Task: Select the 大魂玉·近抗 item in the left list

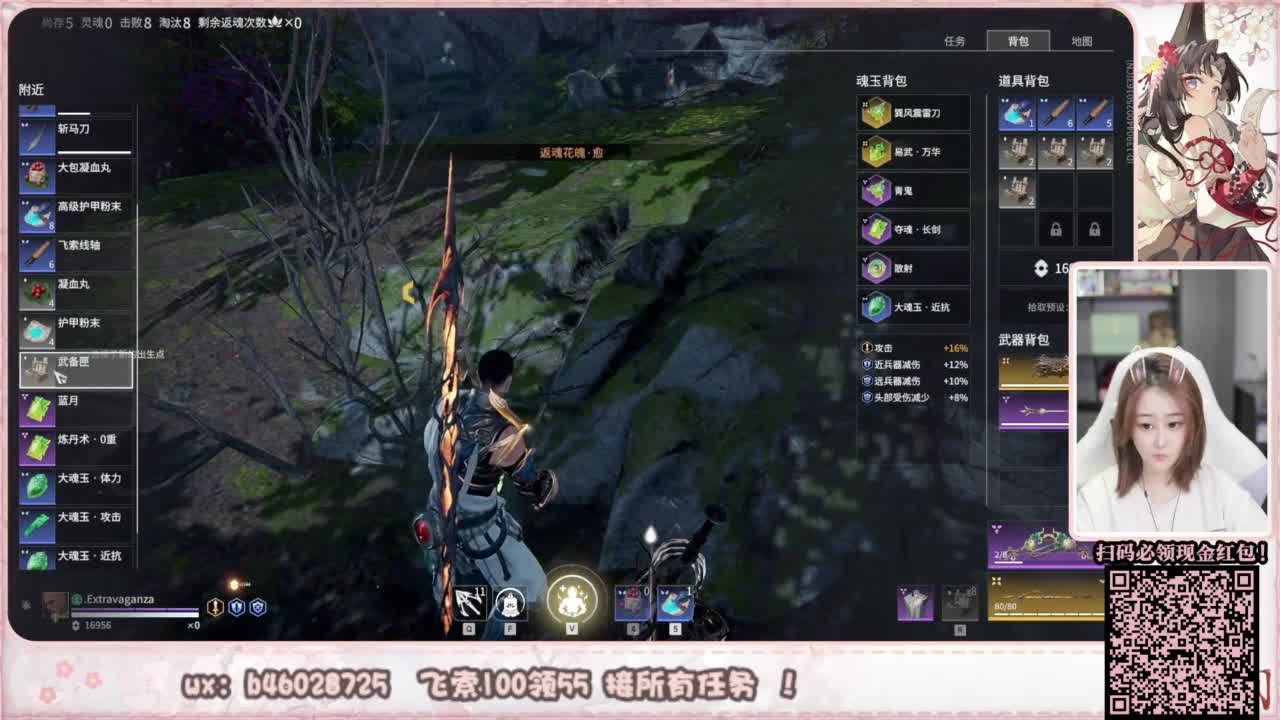Action: click(75, 559)
